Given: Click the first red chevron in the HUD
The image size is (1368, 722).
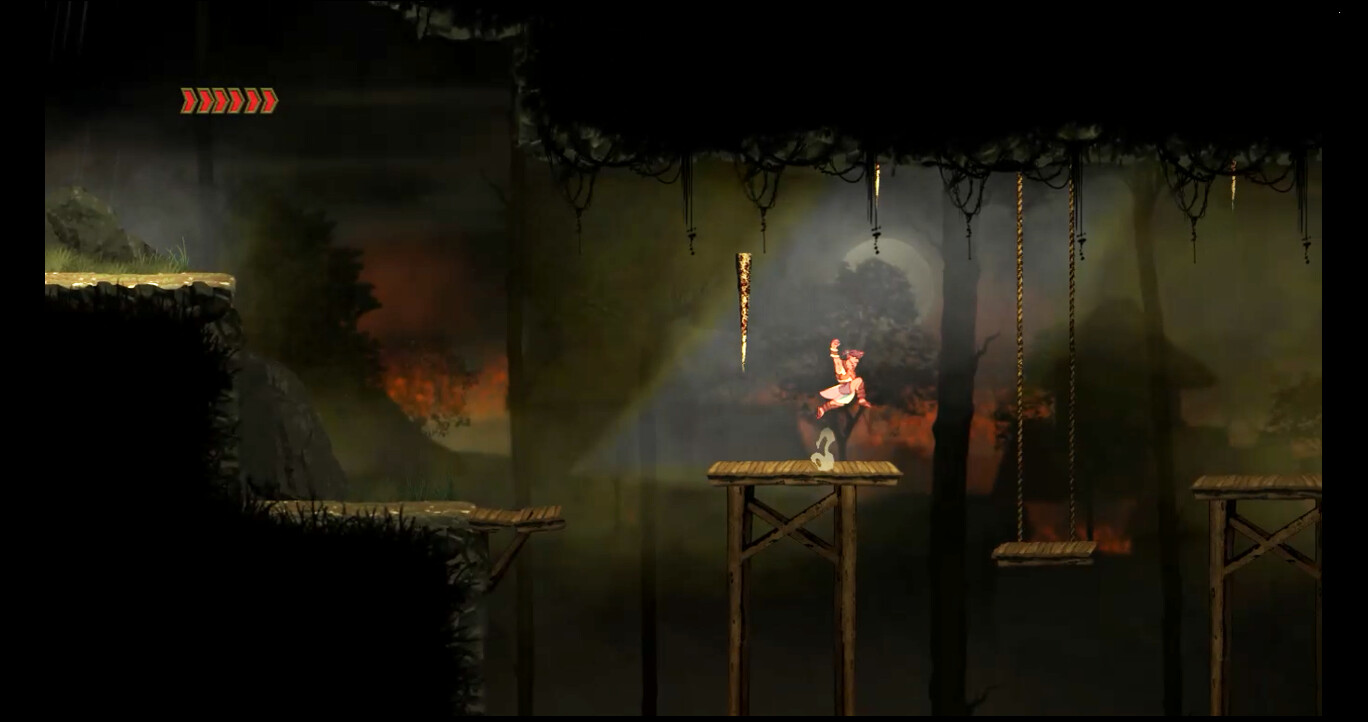Looking at the screenshot, I should [x=187, y=100].
